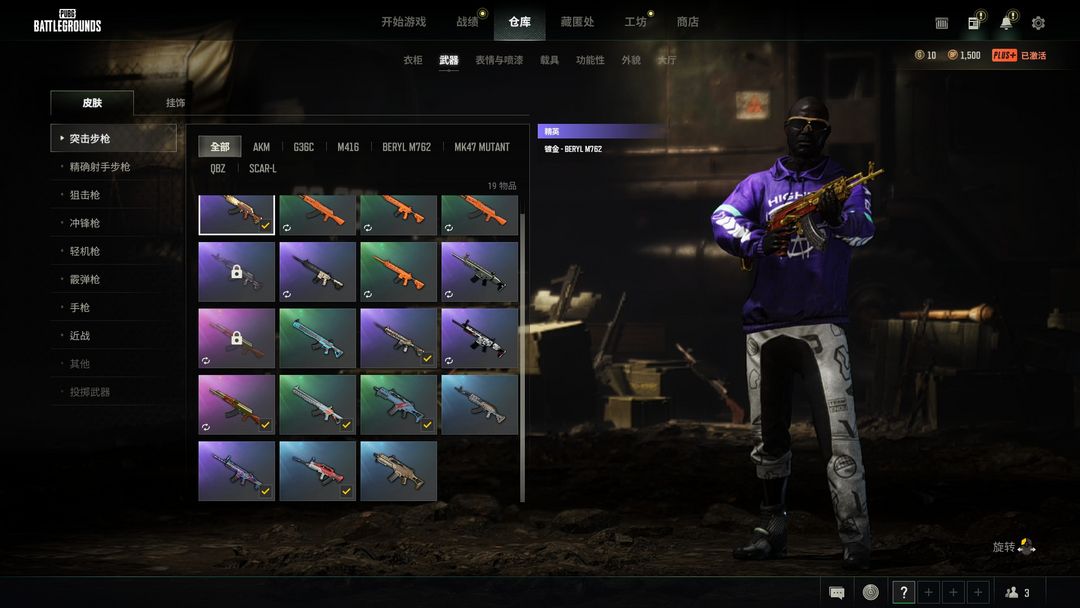The image size is (1080, 608).
Task: Switch to the 挂饰 charms tab
Action: 175,103
